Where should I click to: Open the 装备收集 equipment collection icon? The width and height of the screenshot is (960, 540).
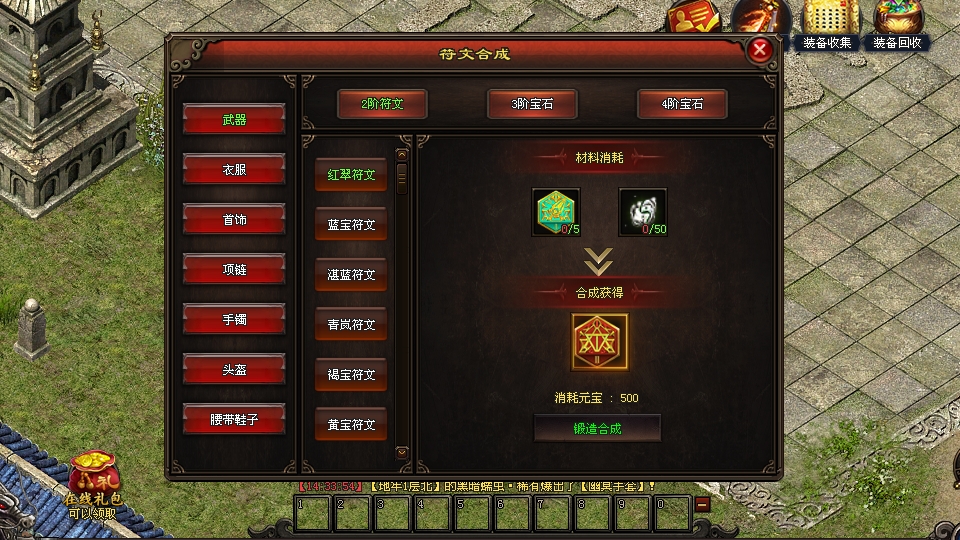(x=827, y=24)
